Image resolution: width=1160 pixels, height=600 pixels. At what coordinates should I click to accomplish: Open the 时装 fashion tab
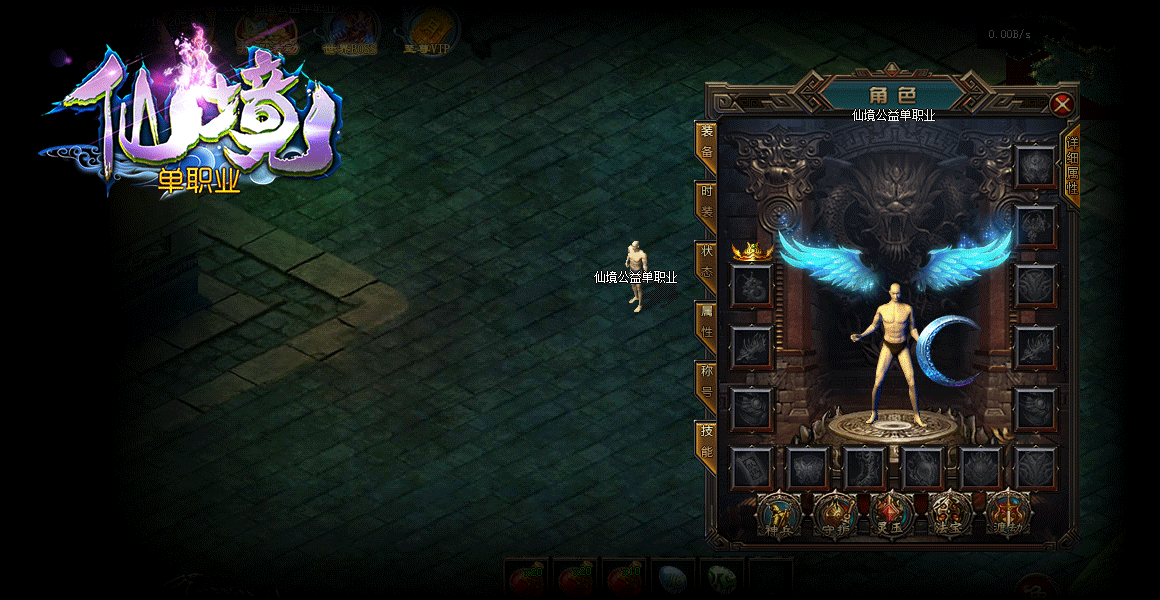pos(706,204)
